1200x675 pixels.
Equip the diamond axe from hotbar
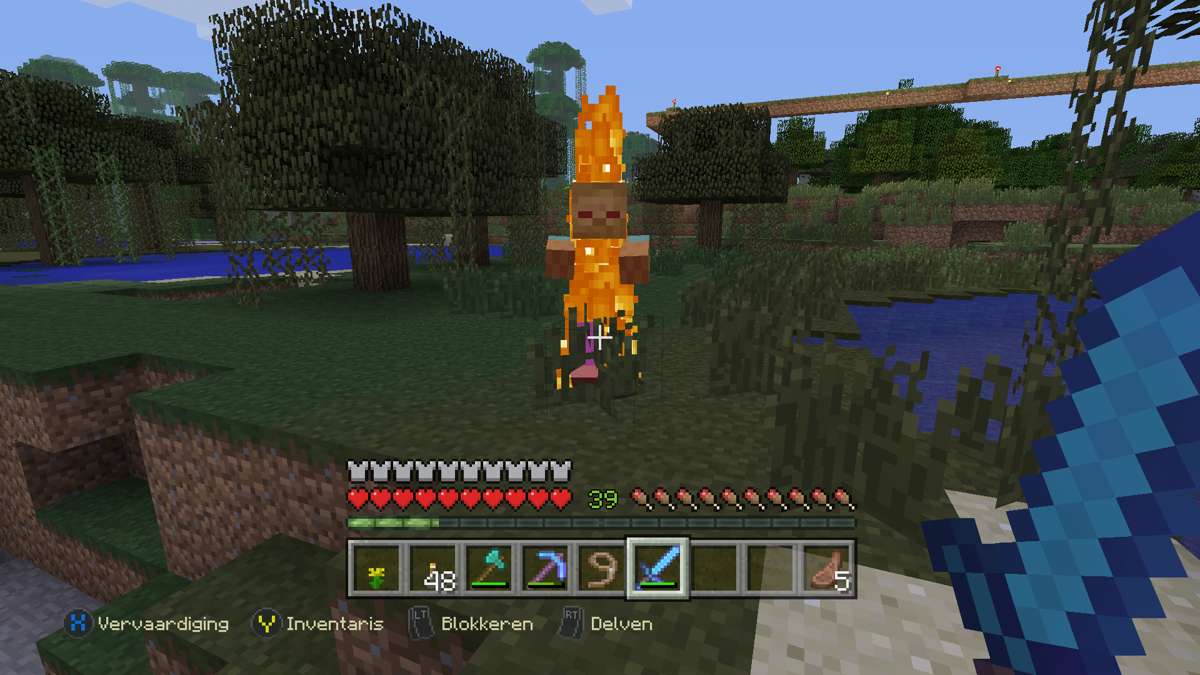point(489,569)
